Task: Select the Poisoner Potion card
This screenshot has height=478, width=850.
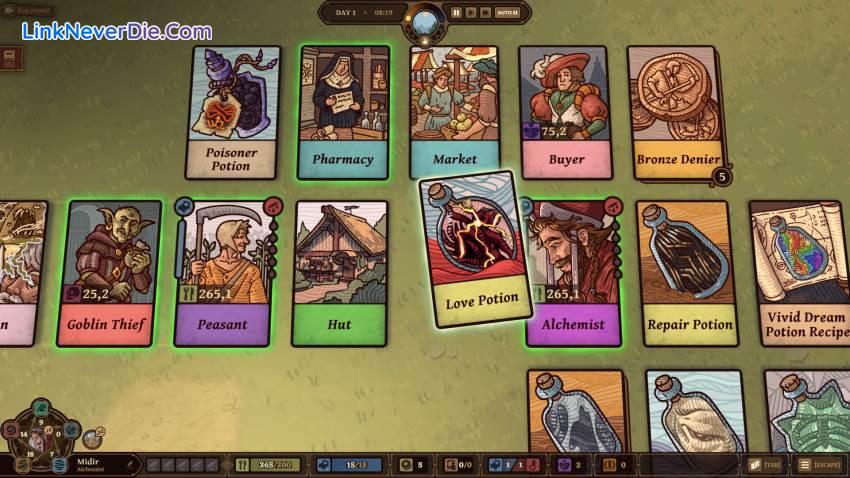Action: (232, 112)
